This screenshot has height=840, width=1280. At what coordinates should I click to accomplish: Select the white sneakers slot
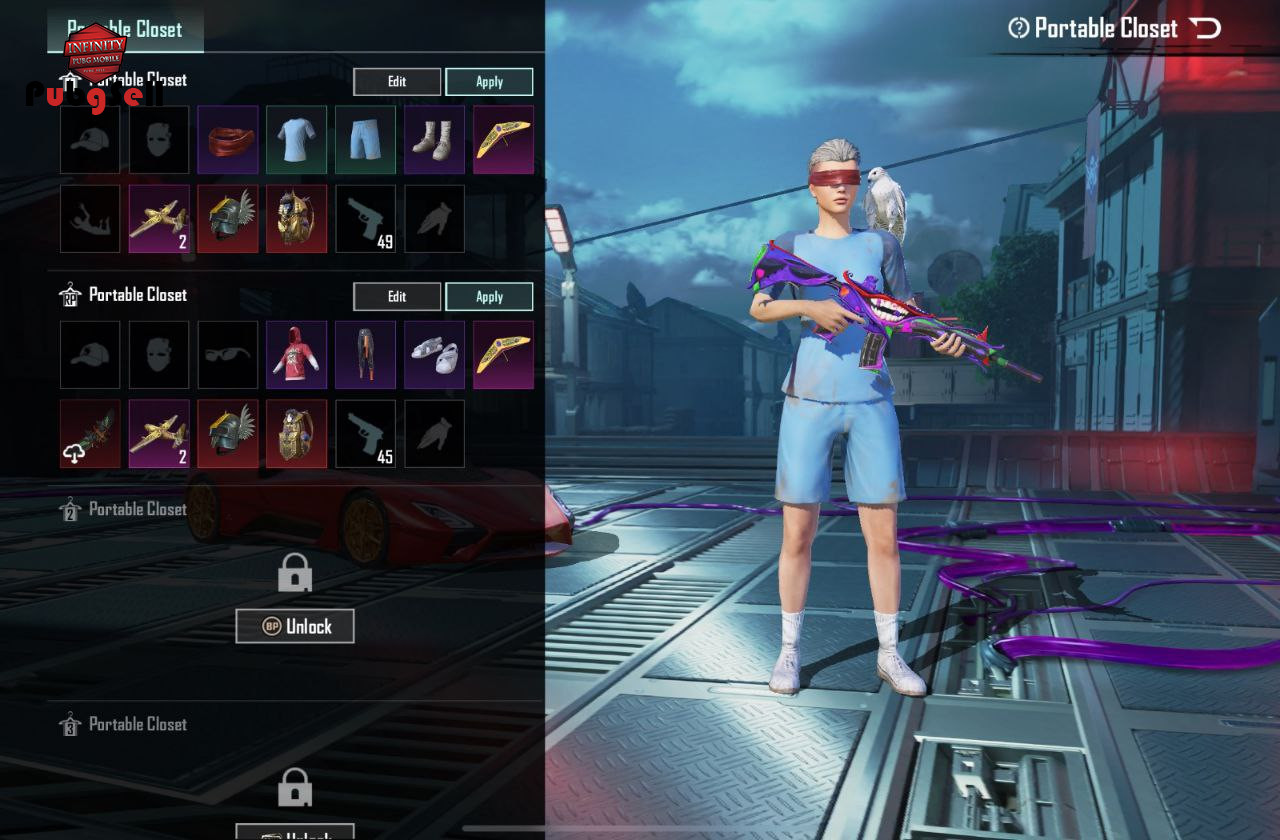click(x=434, y=355)
